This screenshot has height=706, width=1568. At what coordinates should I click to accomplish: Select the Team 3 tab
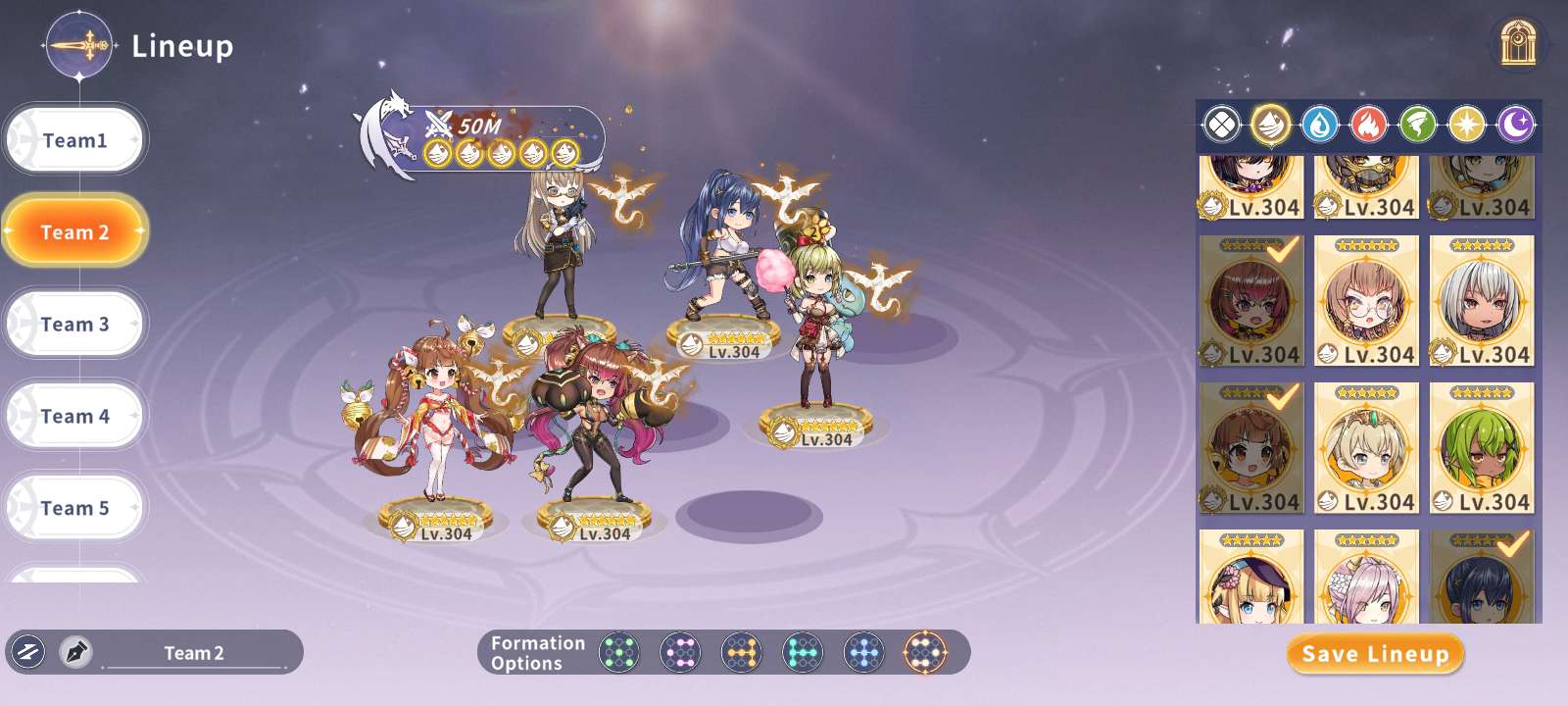(75, 324)
